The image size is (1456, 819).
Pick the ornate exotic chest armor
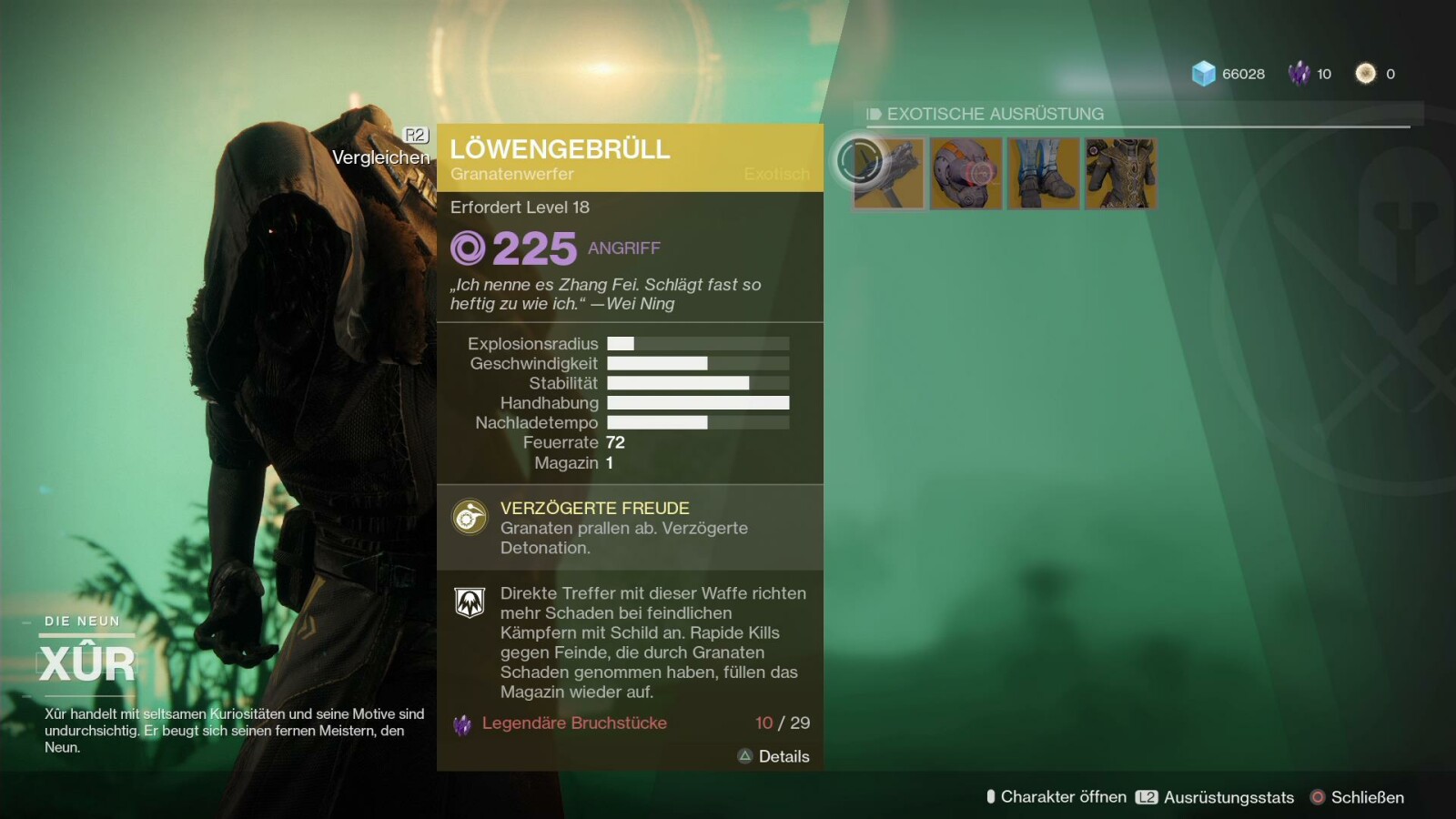pyautogui.click(x=1120, y=173)
